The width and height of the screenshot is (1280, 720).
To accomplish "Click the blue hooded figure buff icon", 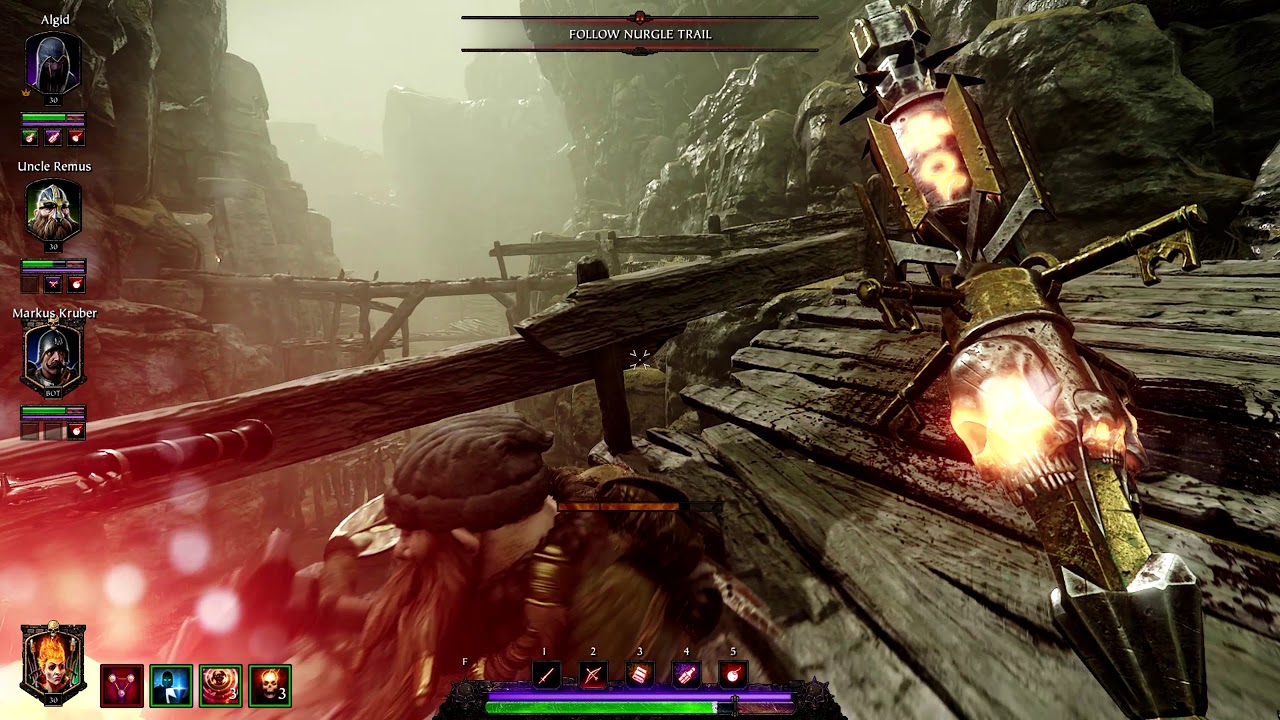I will pyautogui.click(x=171, y=686).
